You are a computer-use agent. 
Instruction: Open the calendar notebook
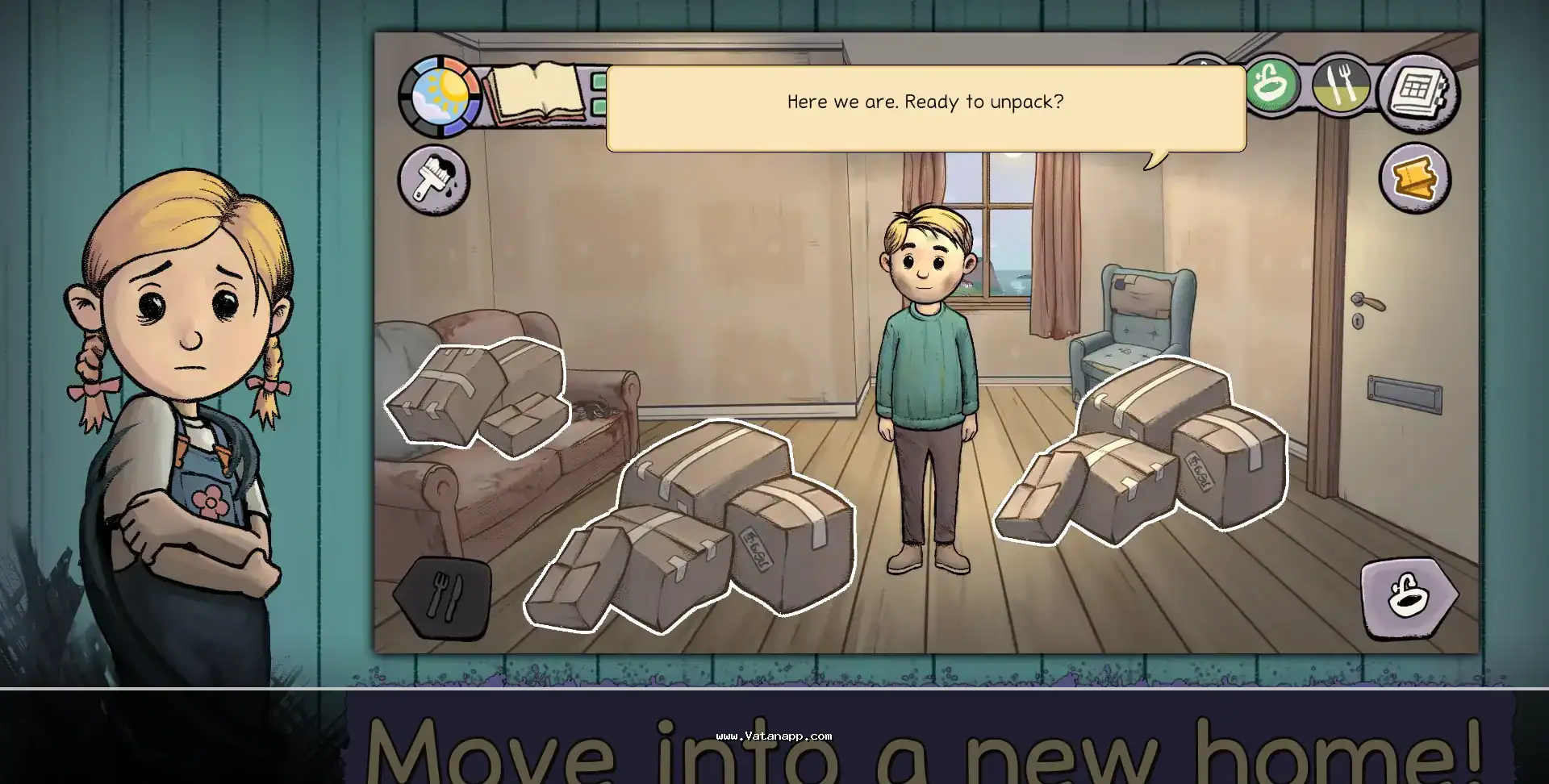[x=1416, y=90]
